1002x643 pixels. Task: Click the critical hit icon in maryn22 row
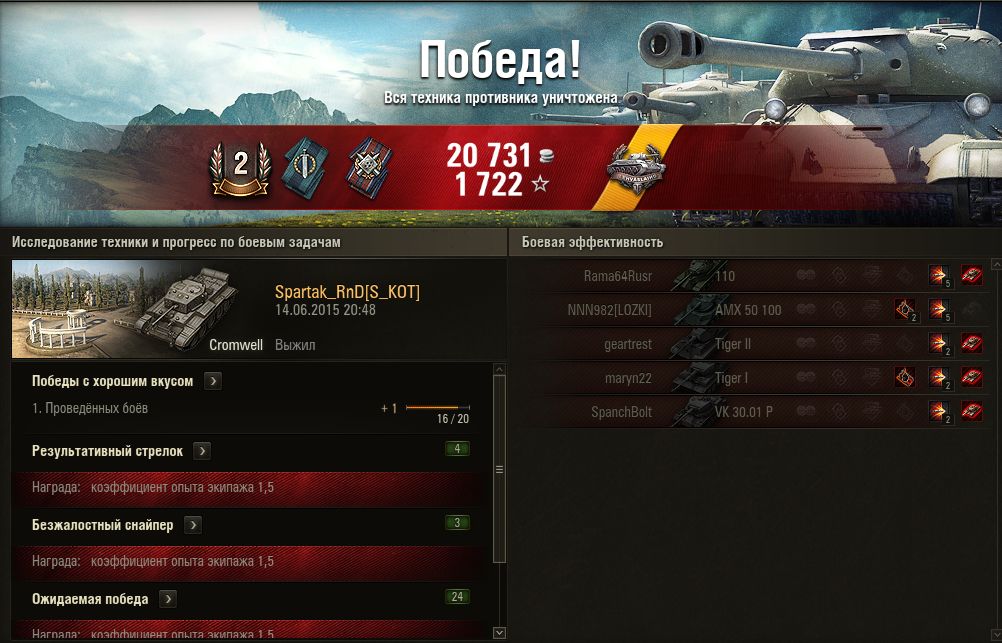pos(905,378)
